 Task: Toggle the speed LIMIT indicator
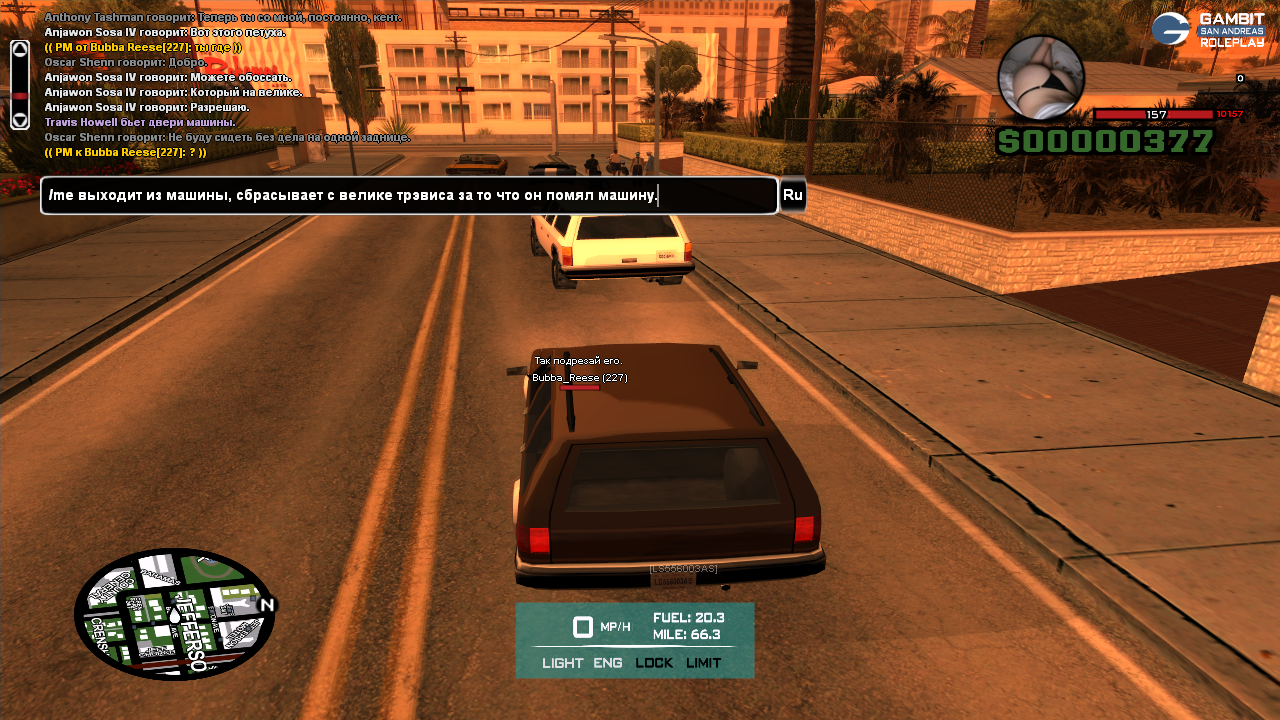(x=704, y=663)
